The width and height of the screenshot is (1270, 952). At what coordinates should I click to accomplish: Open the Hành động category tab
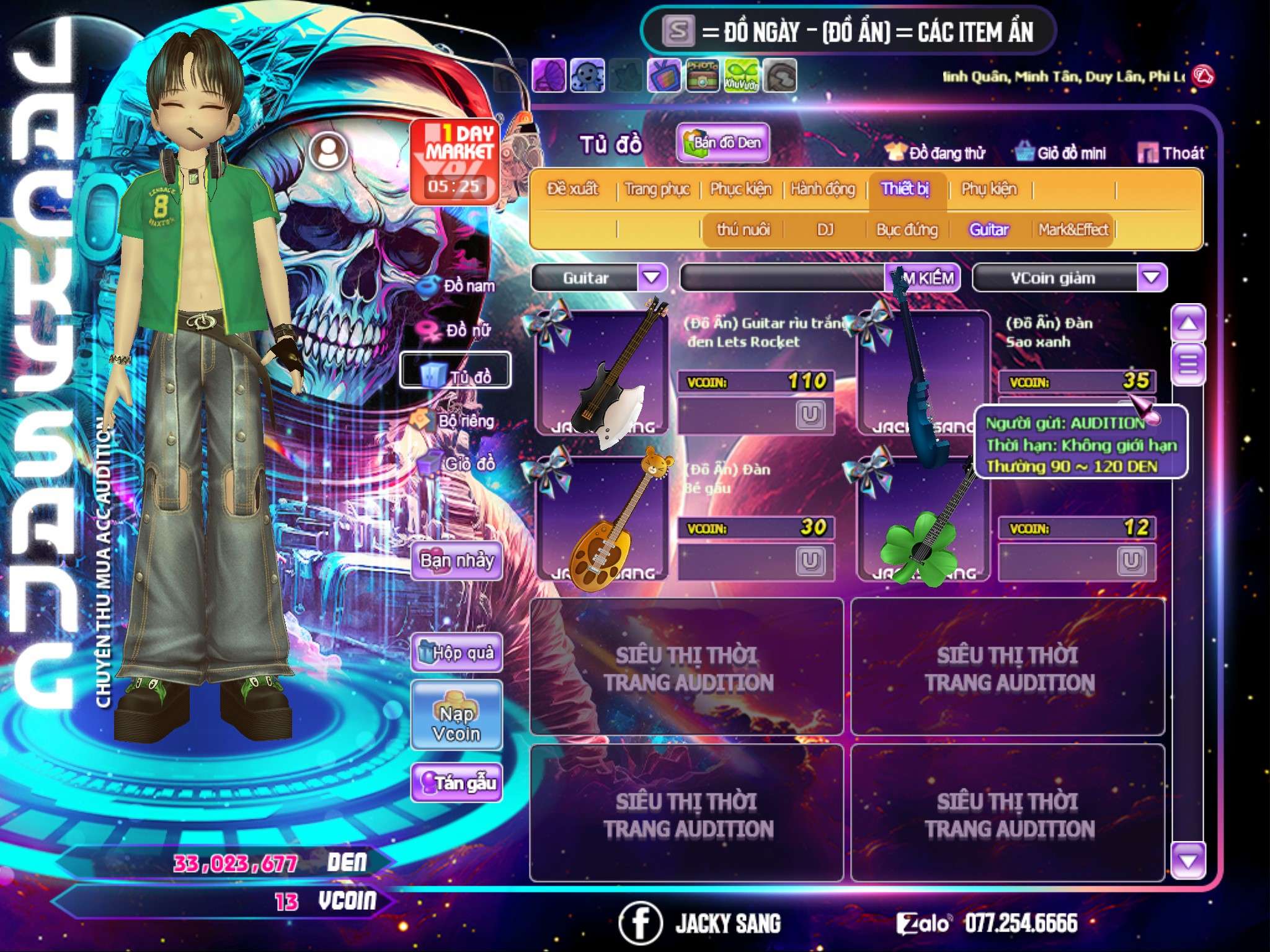(823, 188)
